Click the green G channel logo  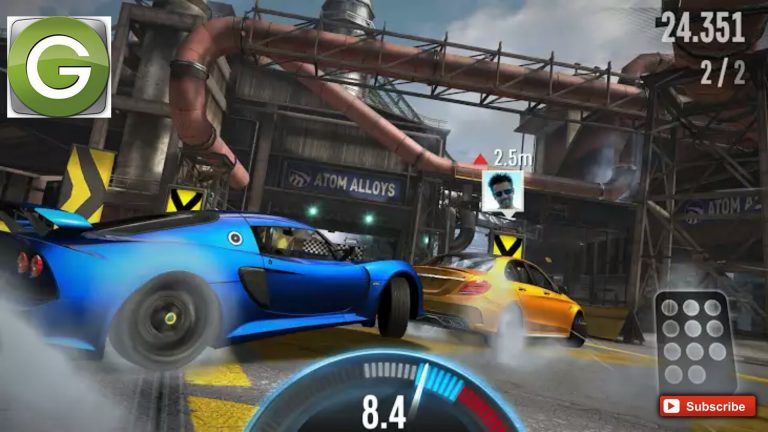pyautogui.click(x=58, y=66)
